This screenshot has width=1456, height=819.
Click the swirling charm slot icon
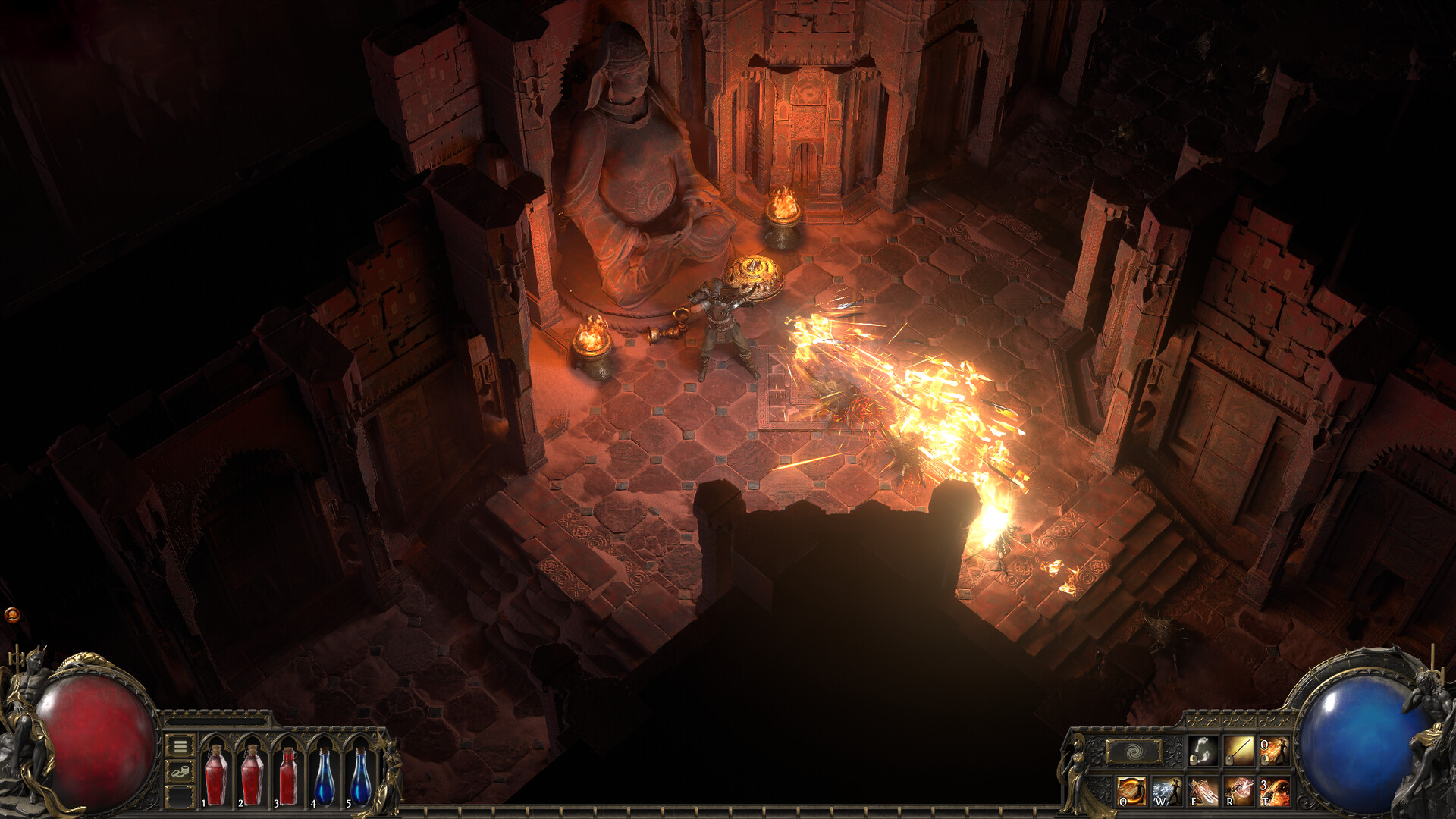tap(1134, 752)
